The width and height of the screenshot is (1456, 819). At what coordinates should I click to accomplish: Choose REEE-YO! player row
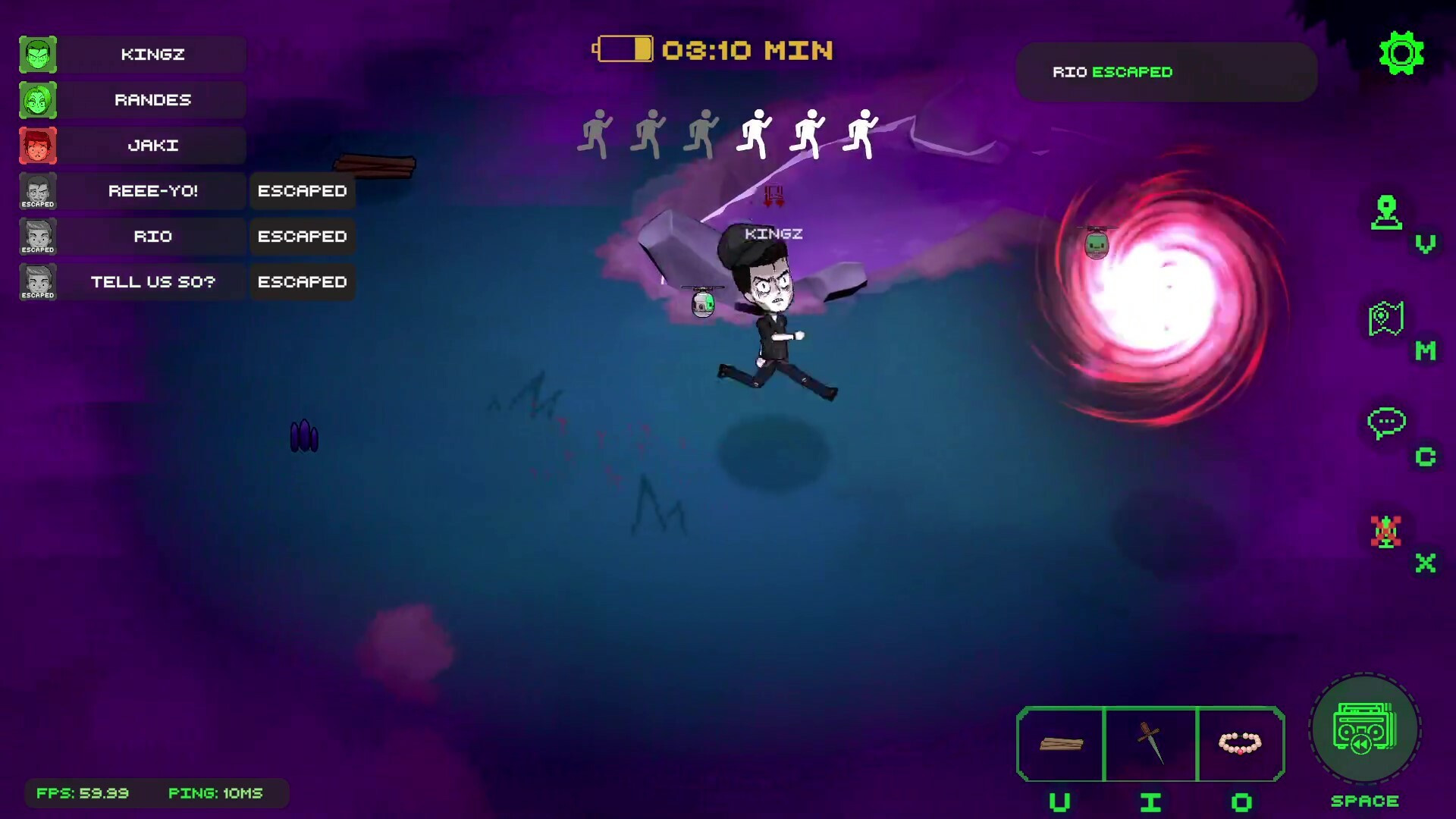coord(152,191)
